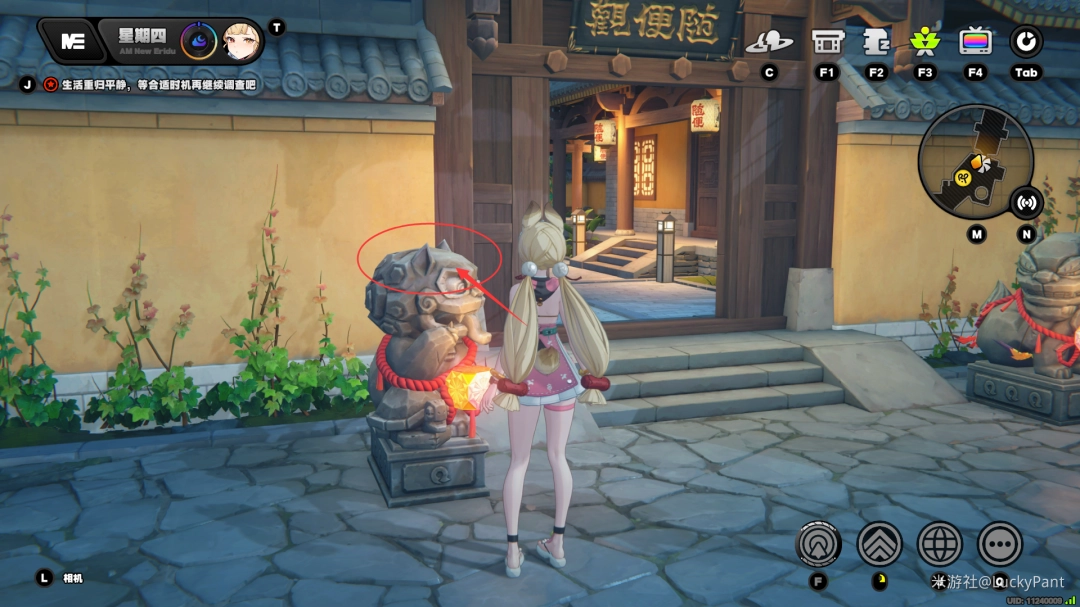The image size is (1080, 607).
Task: Open the circular minimap
Action: tap(975, 162)
